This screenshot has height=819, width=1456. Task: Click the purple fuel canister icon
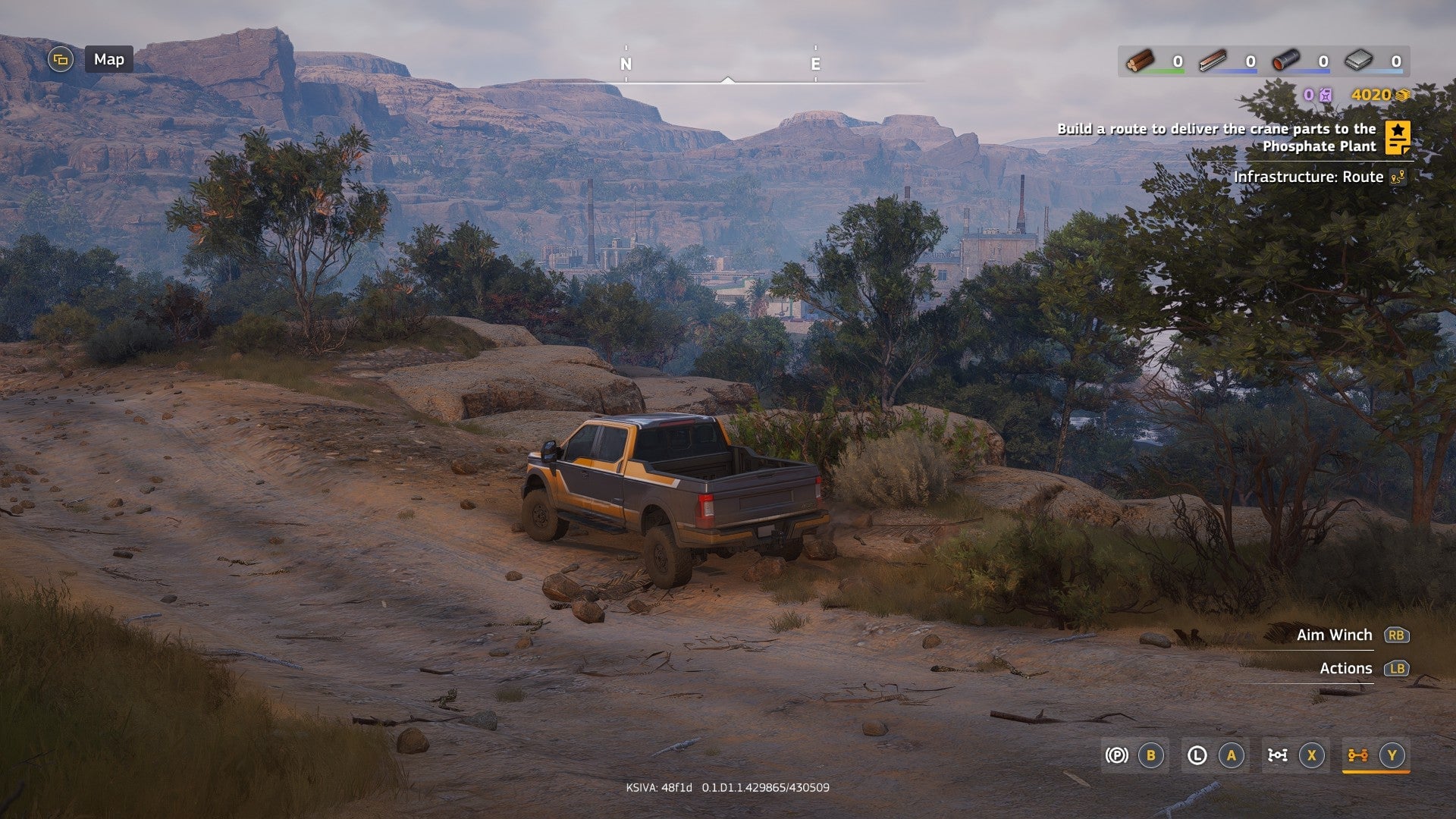pyautogui.click(x=1326, y=96)
